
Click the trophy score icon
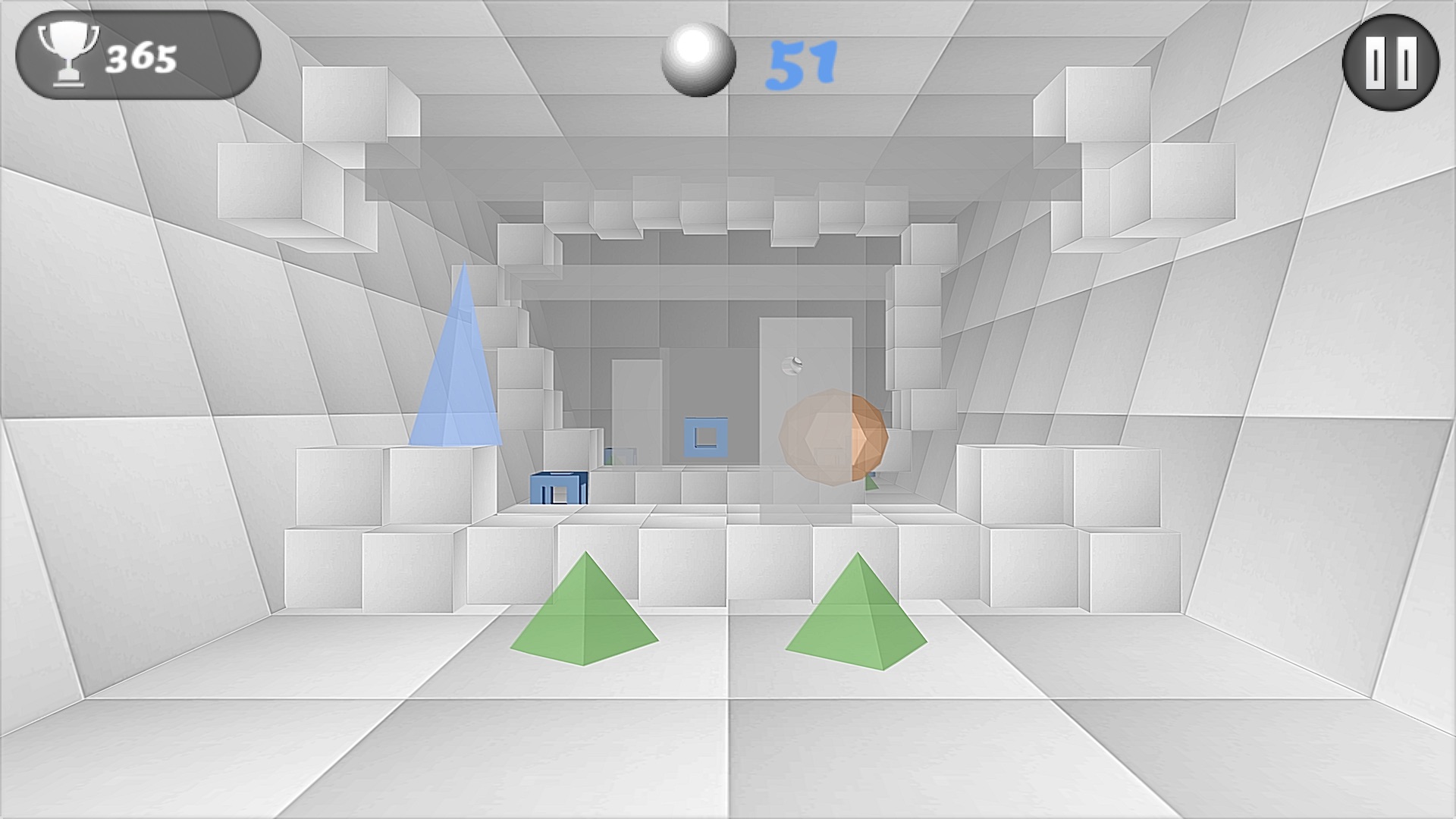pos(68,55)
